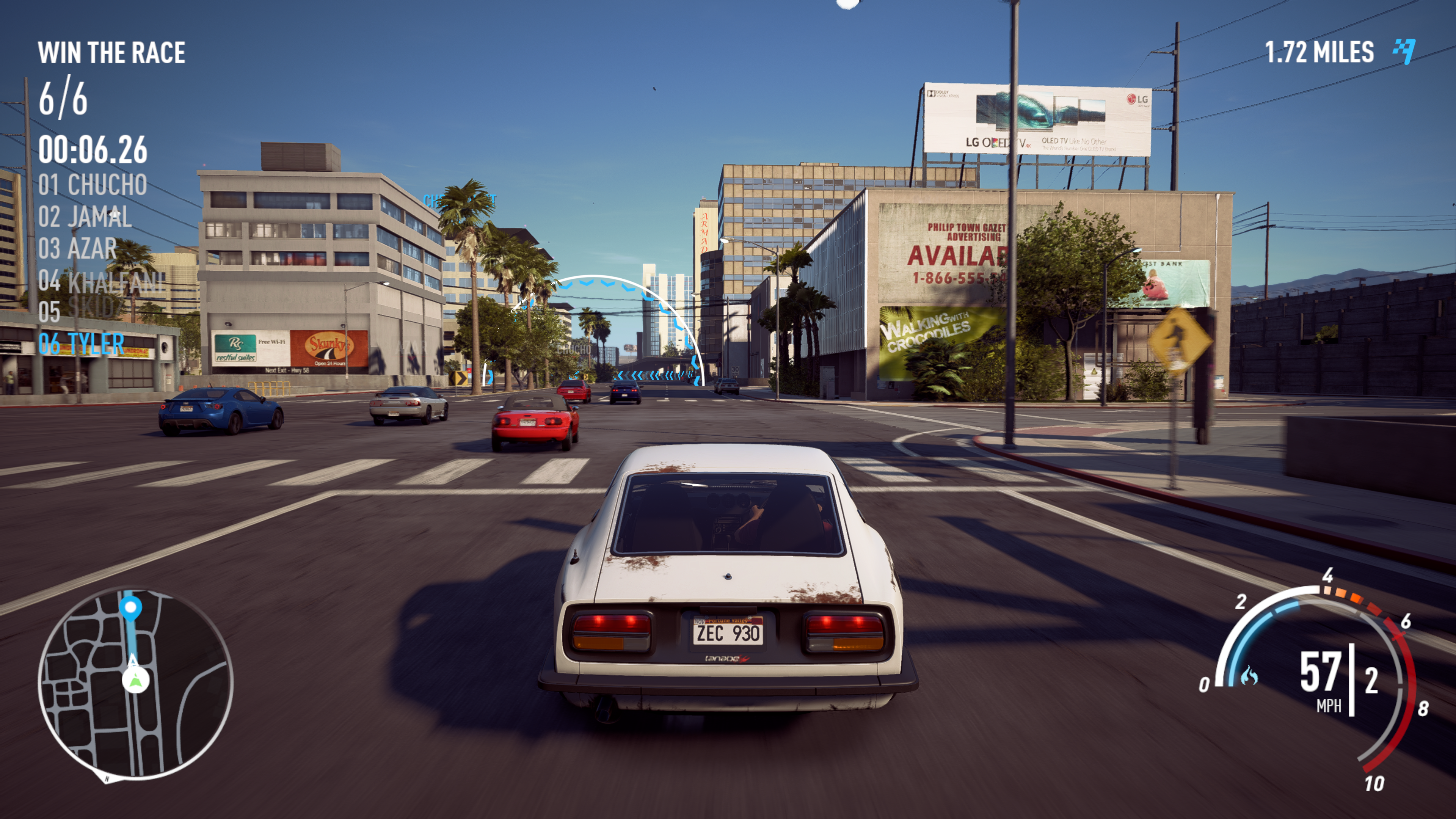1456x819 pixels.
Task: Select racer 01 CHUCHO in standings
Action: click(x=93, y=185)
